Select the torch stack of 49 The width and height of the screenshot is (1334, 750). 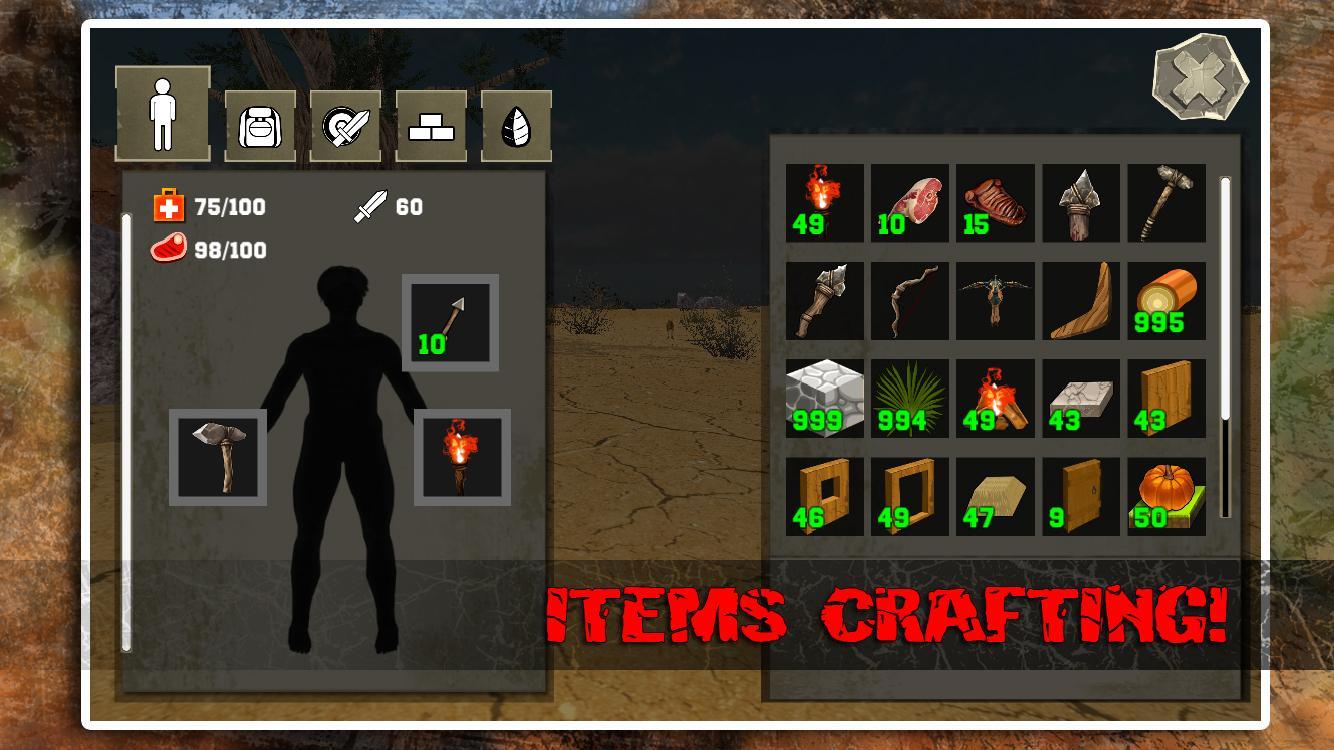[824, 204]
